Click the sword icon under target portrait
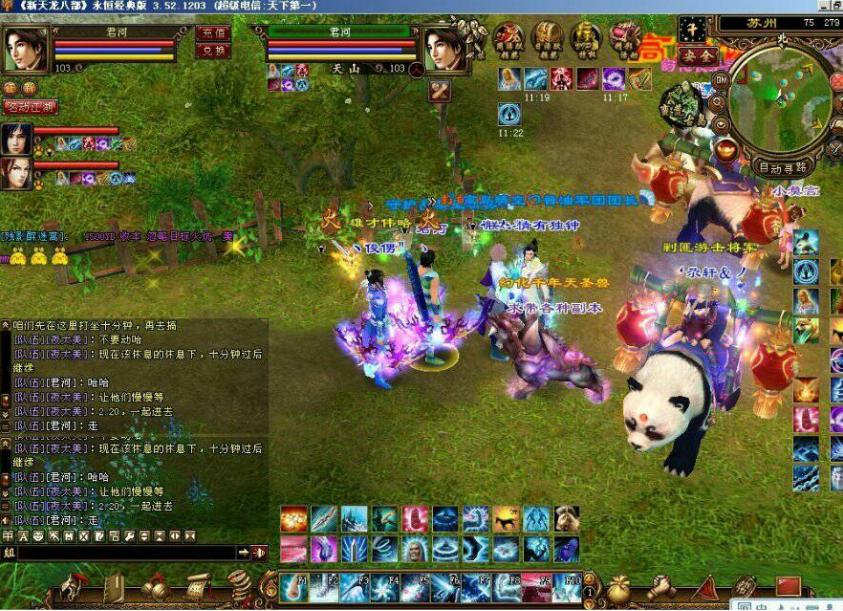843x611 pixels. pyautogui.click(x=440, y=90)
